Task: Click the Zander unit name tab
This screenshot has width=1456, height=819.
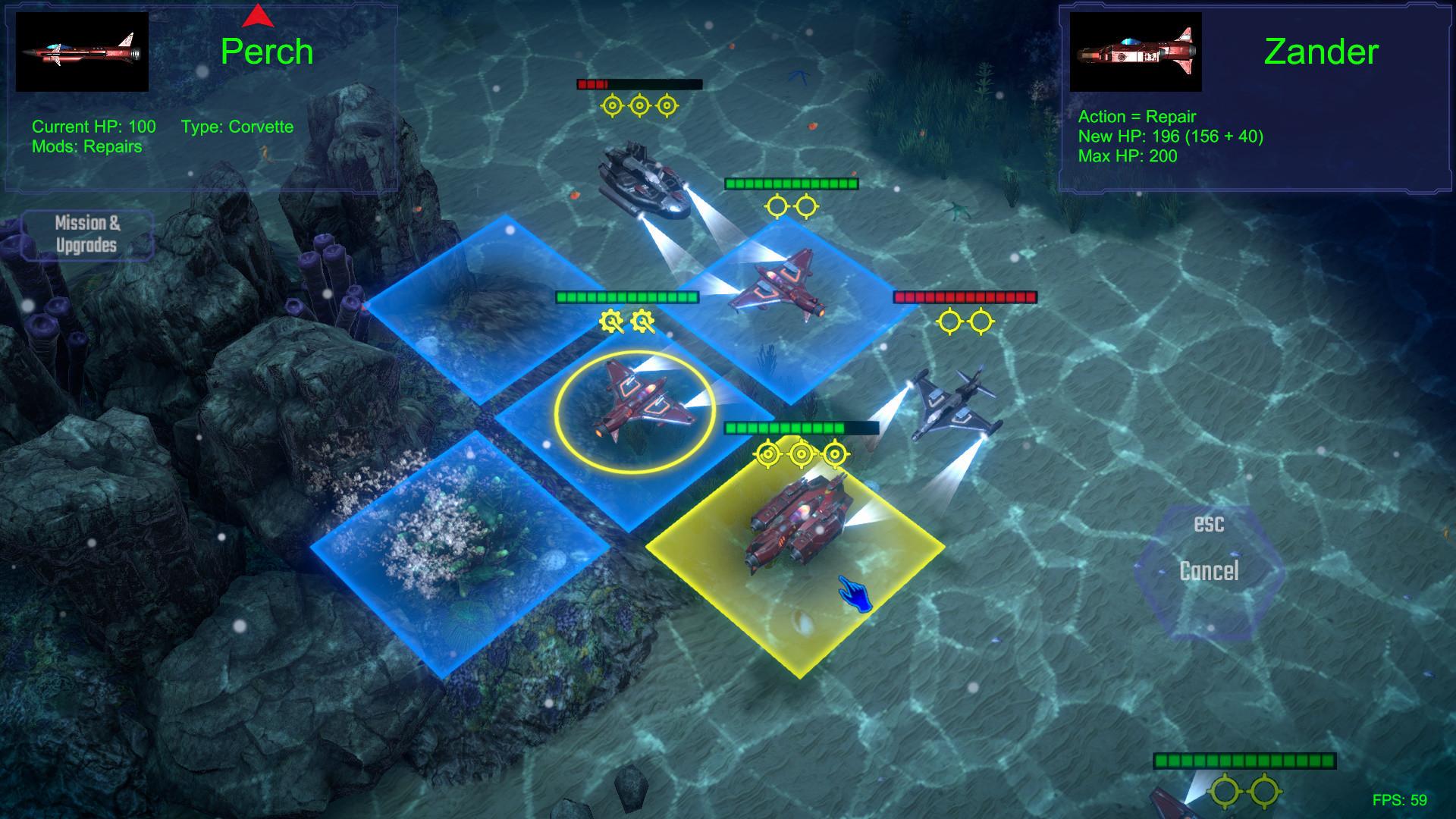Action: pos(1319,53)
